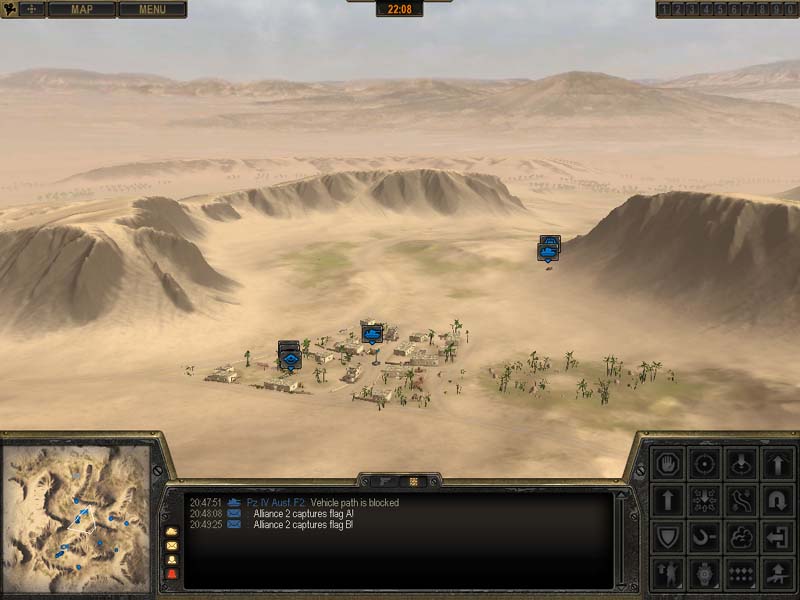Activate the stop hand command
The image size is (800, 600).
(x=666, y=464)
